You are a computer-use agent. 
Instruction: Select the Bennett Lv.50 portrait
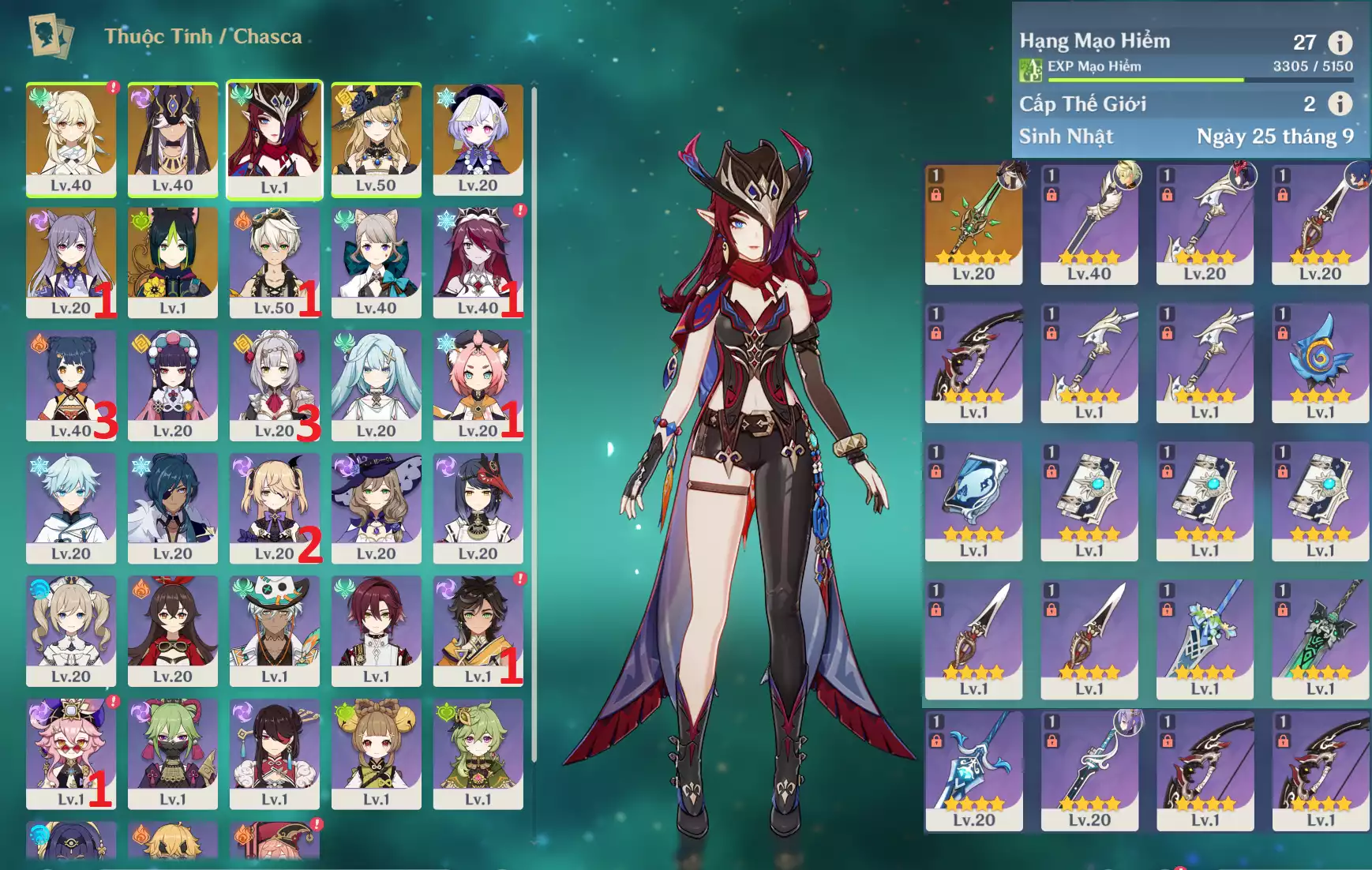(274, 261)
